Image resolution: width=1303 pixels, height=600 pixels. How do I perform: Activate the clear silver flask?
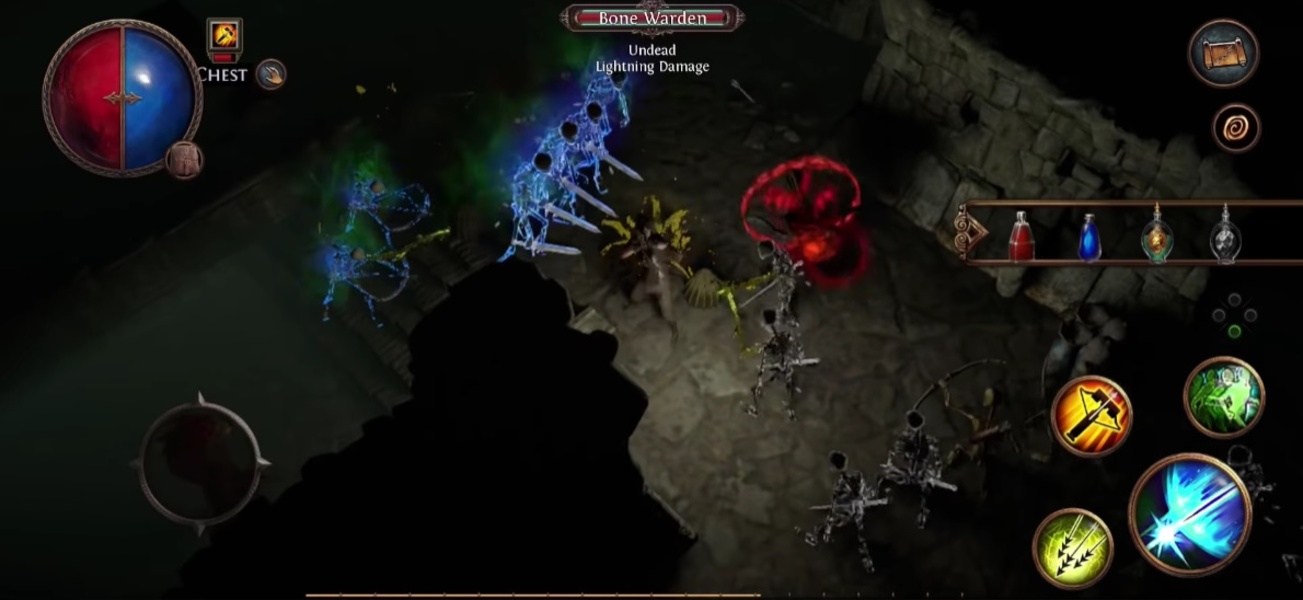coord(1226,236)
